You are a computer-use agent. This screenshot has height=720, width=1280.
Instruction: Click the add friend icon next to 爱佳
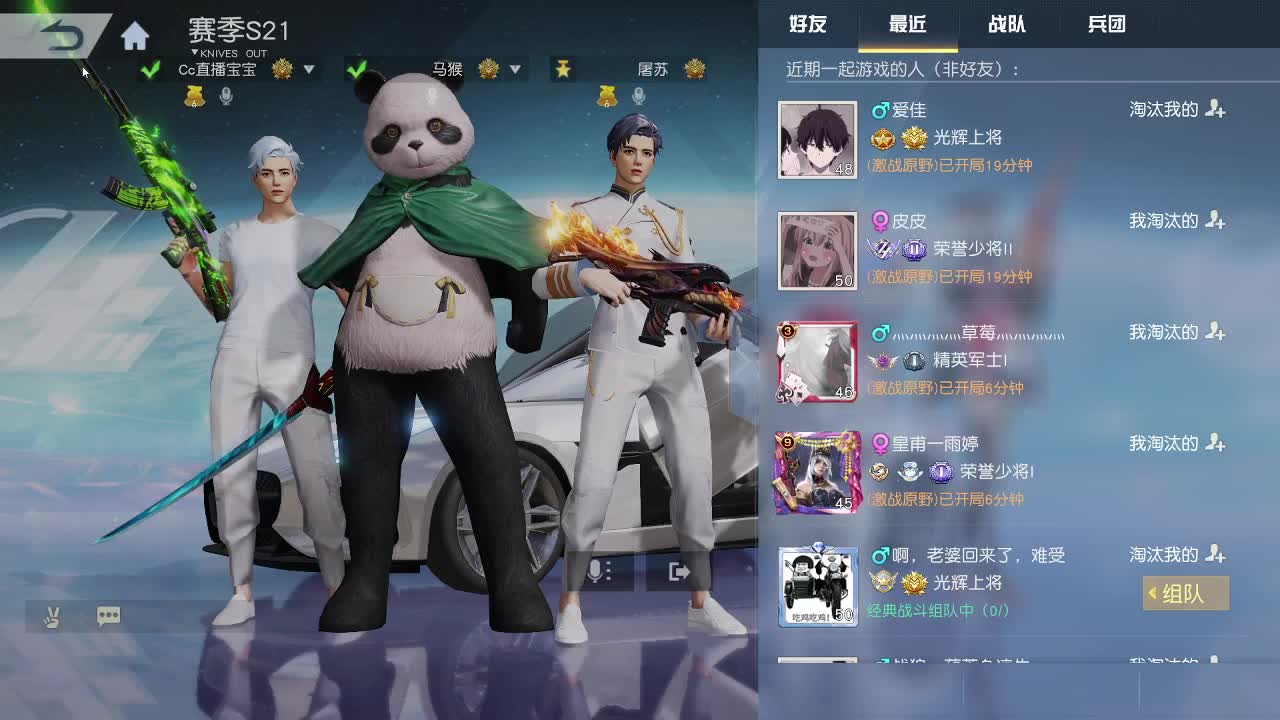pos(1216,110)
